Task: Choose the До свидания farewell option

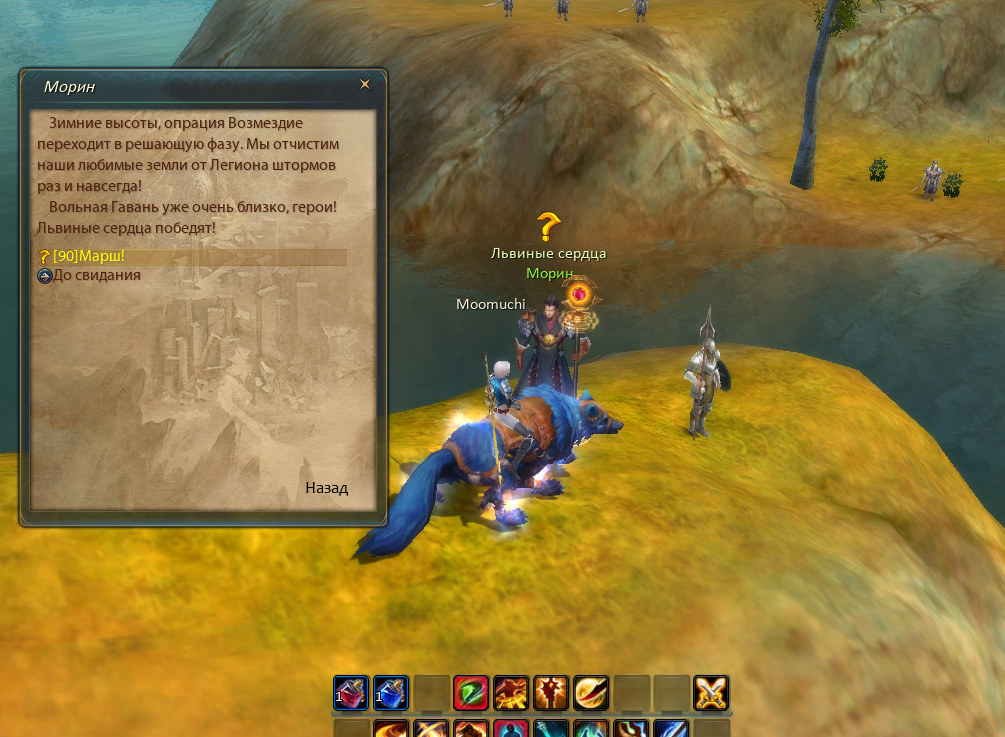Action: click(96, 275)
